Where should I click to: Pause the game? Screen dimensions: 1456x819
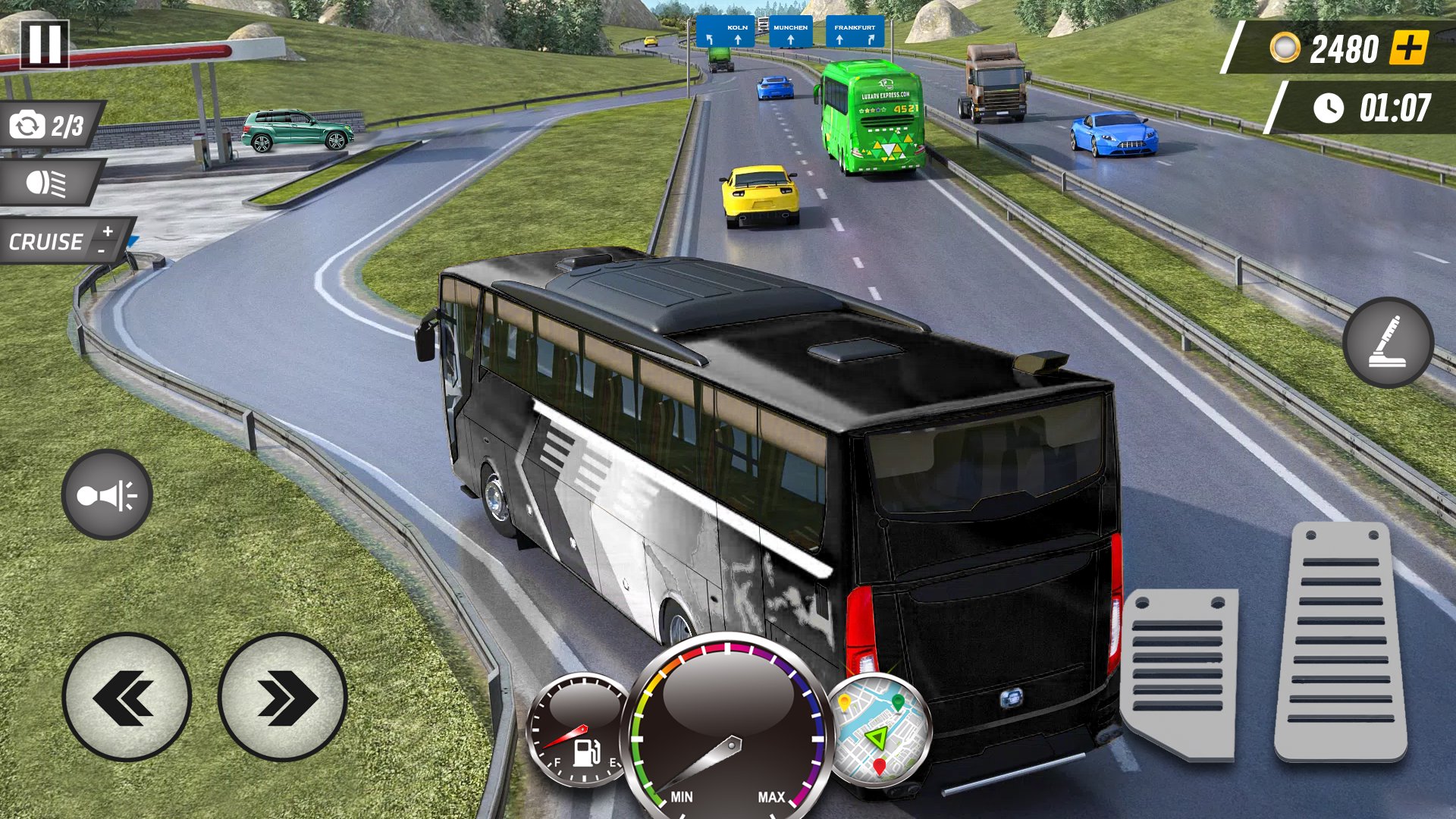point(45,44)
